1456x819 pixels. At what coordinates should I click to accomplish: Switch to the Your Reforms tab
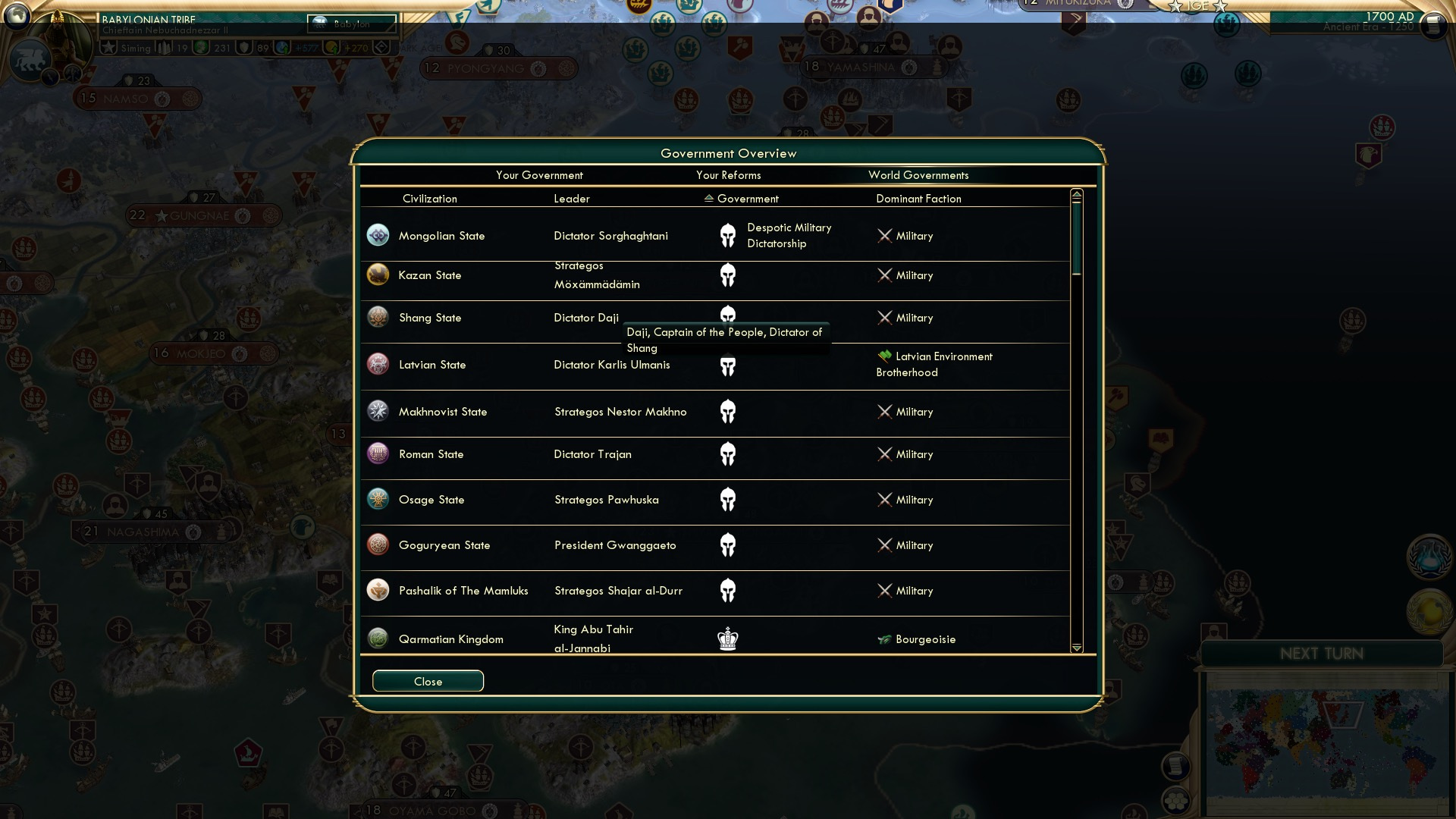pos(729,175)
